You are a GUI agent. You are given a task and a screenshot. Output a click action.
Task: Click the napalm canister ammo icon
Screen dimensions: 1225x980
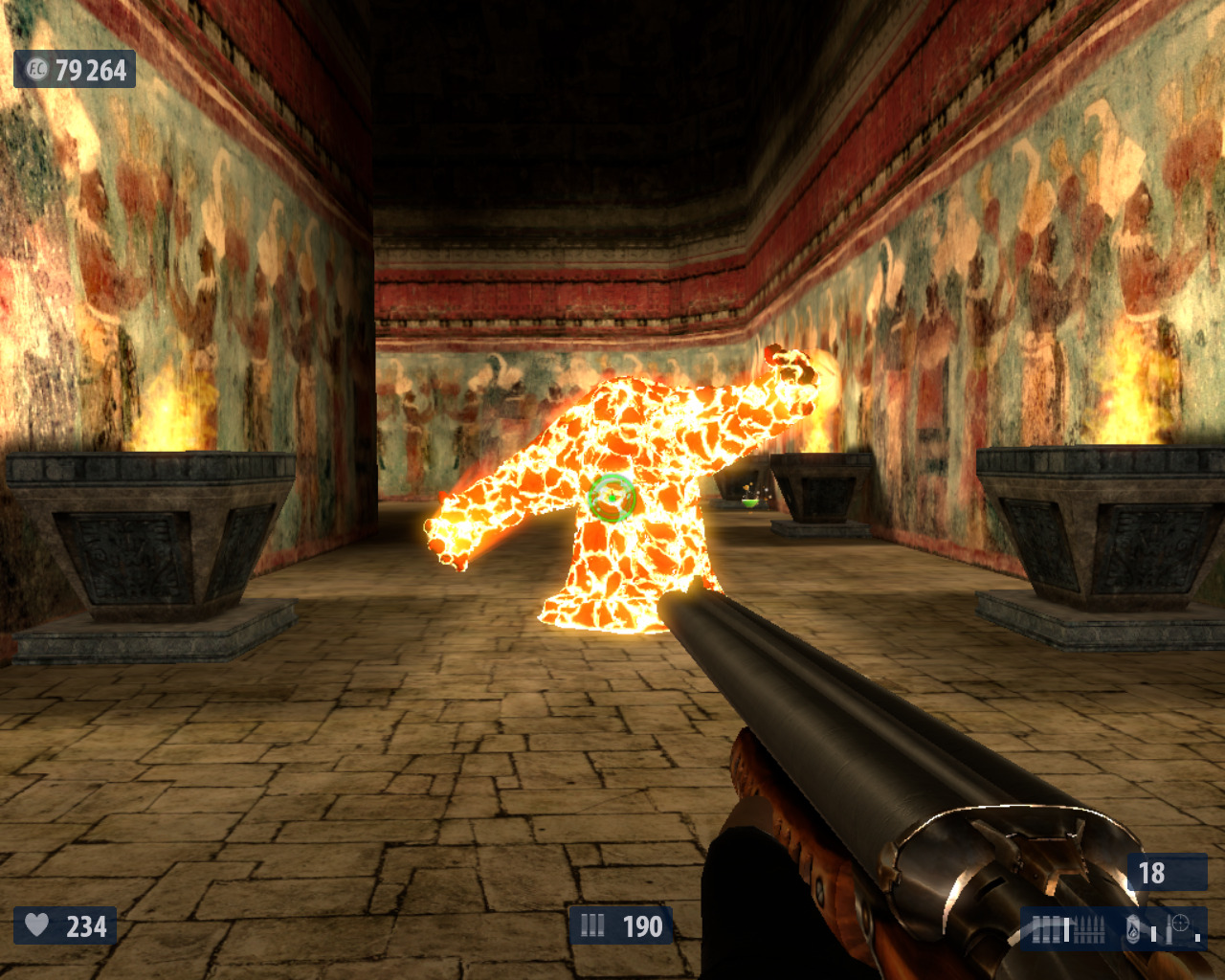(x=1133, y=928)
